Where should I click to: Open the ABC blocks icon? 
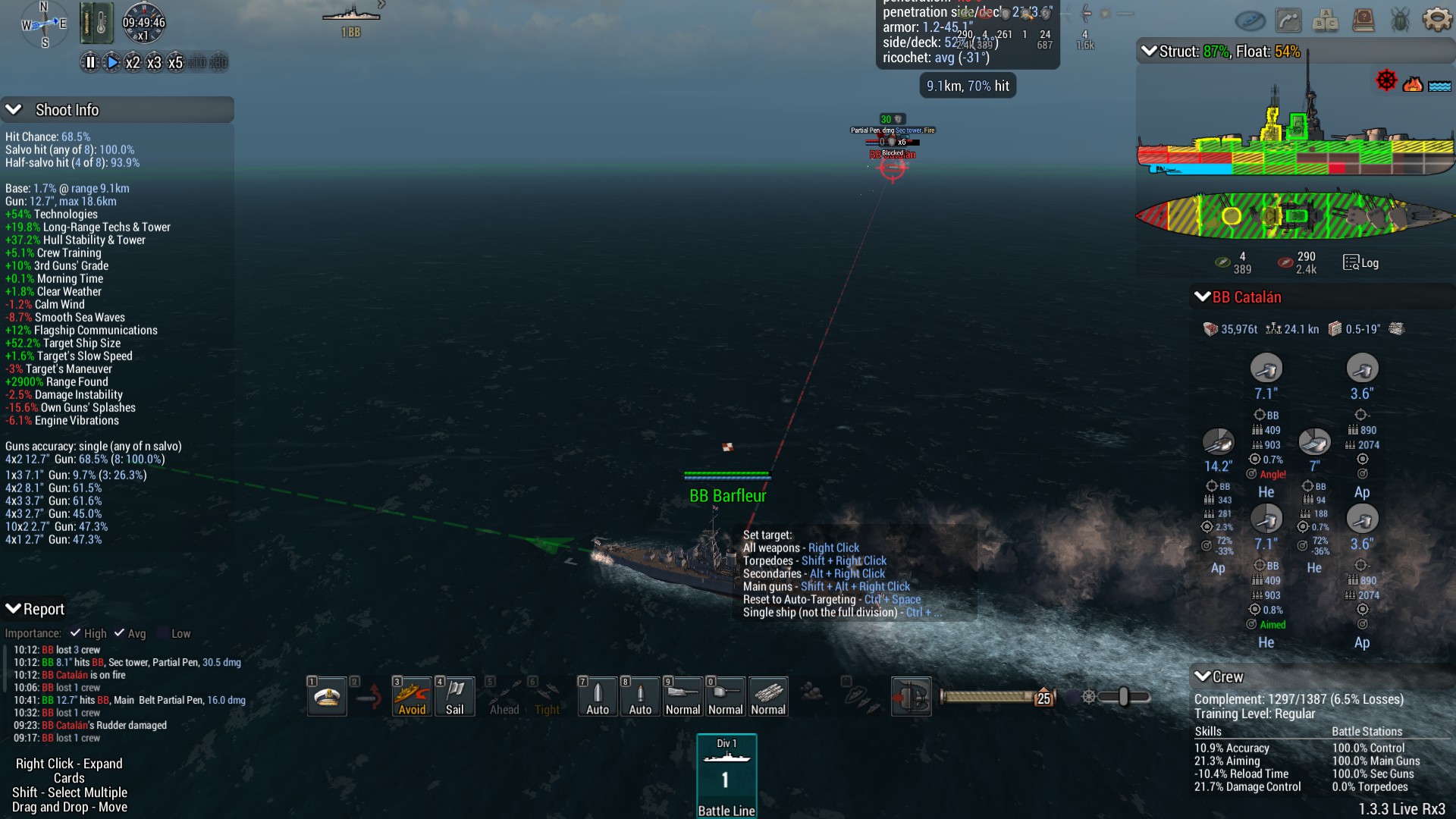coord(1326,20)
